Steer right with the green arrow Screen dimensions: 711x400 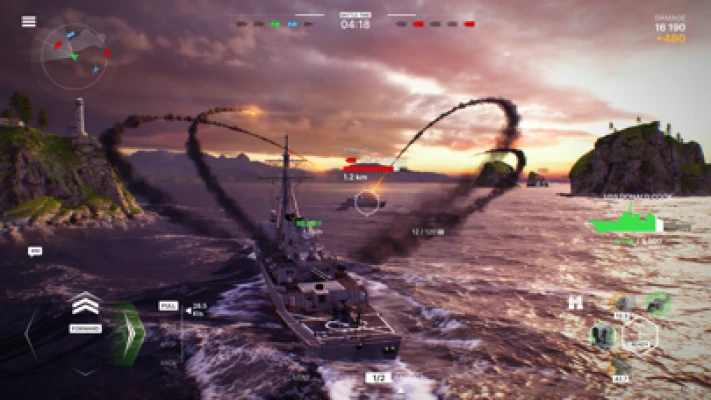point(128,333)
